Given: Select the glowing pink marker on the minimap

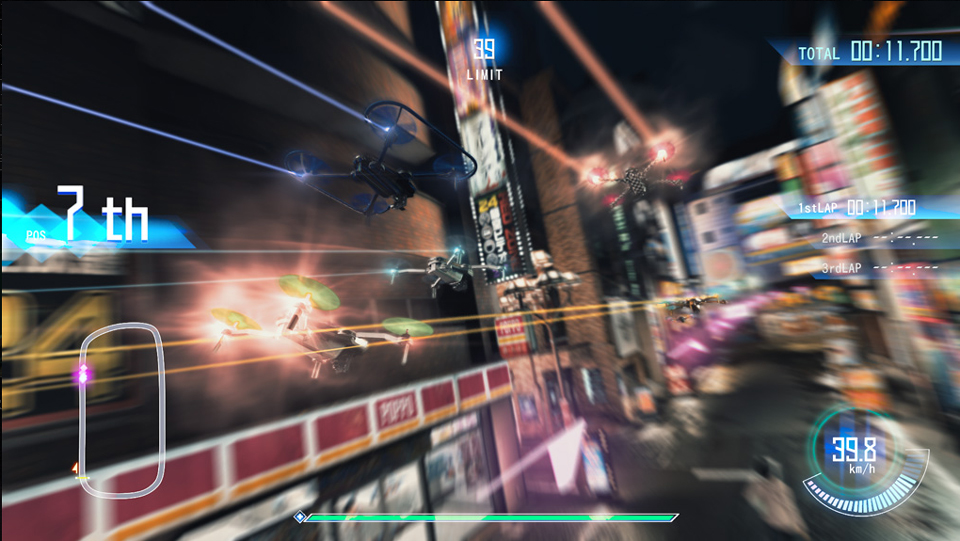Looking at the screenshot, I should tap(84, 375).
